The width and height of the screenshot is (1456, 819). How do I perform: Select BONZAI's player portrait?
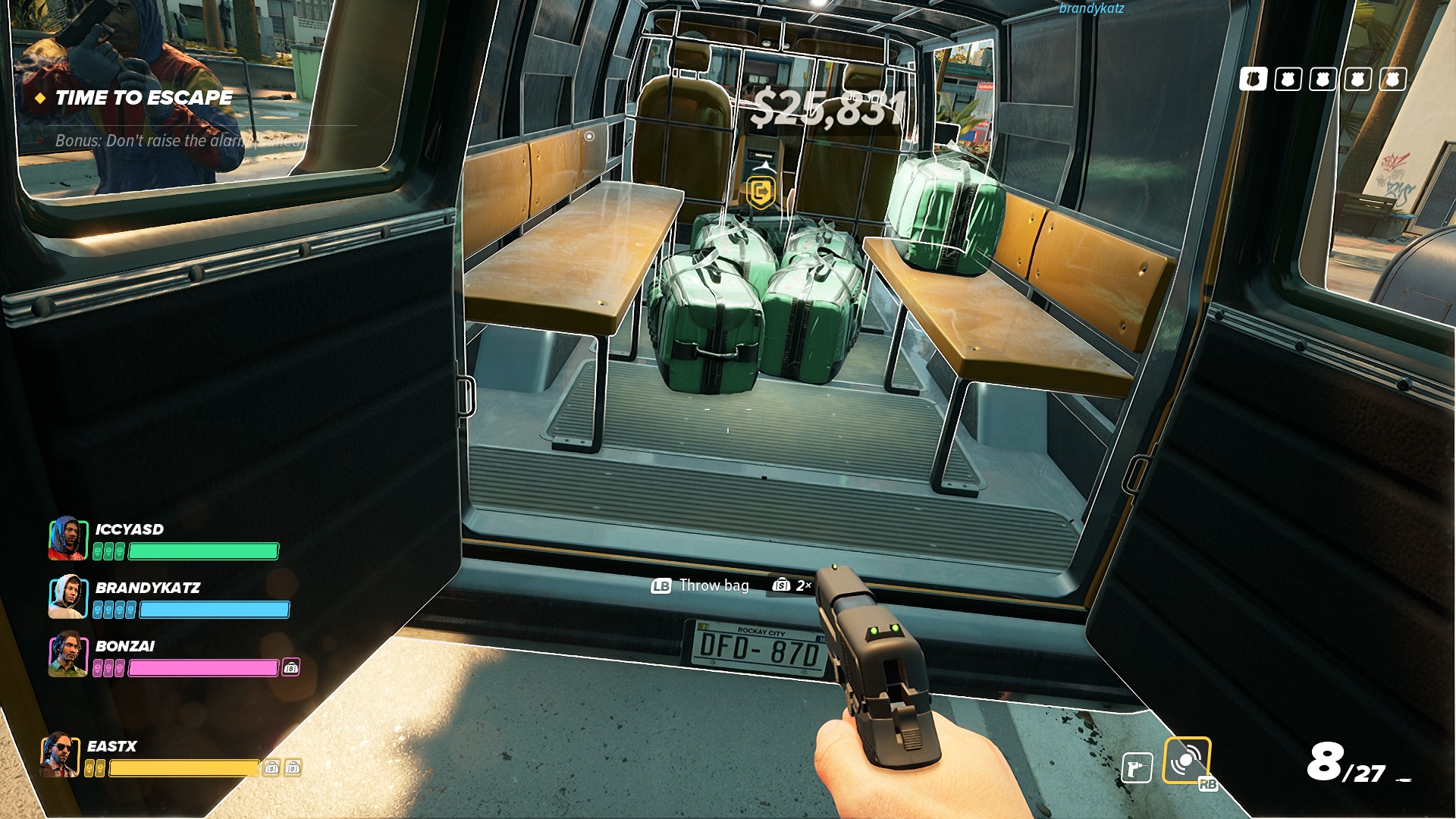point(67,655)
